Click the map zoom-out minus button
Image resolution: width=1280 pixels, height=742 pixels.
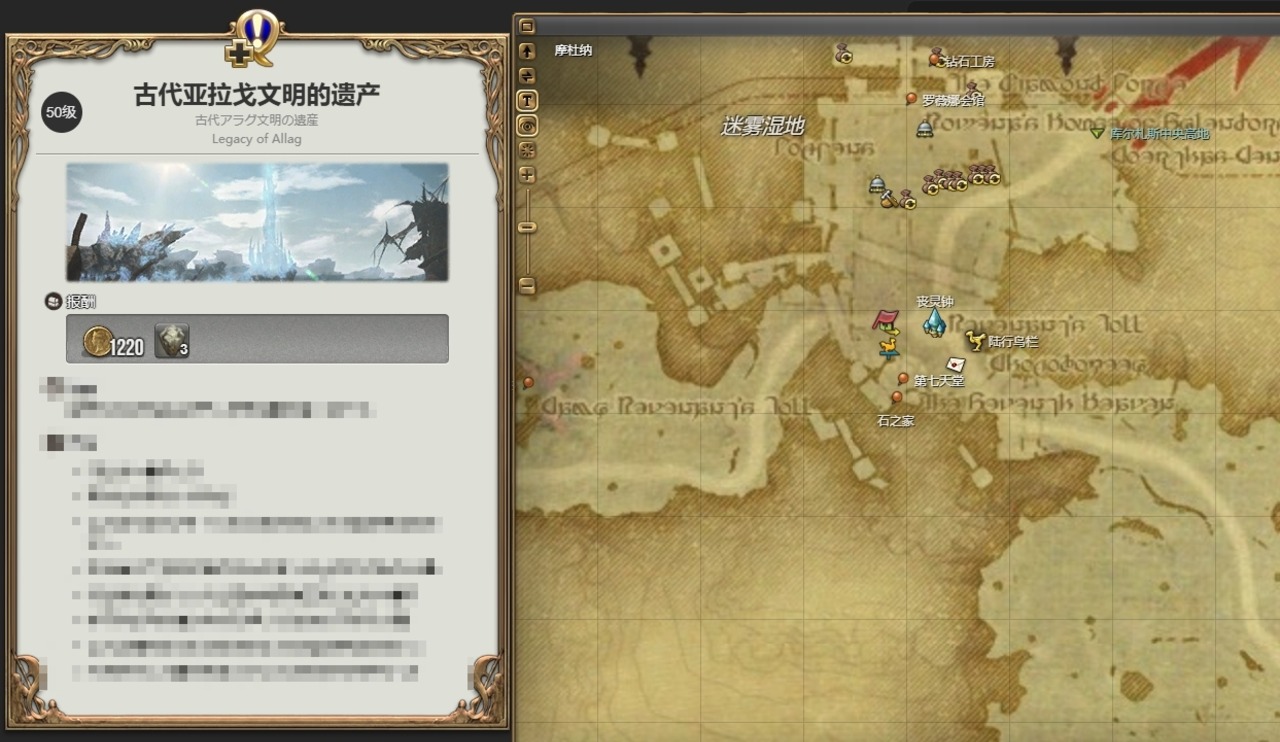[x=527, y=286]
